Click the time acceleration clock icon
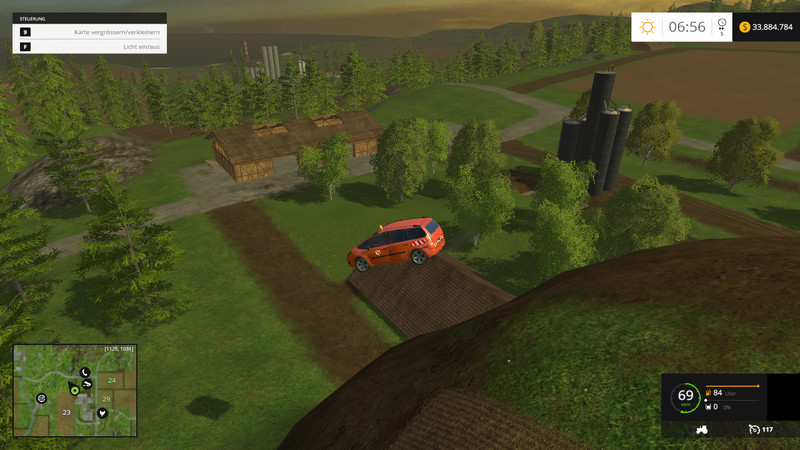The width and height of the screenshot is (800, 450). click(x=722, y=28)
